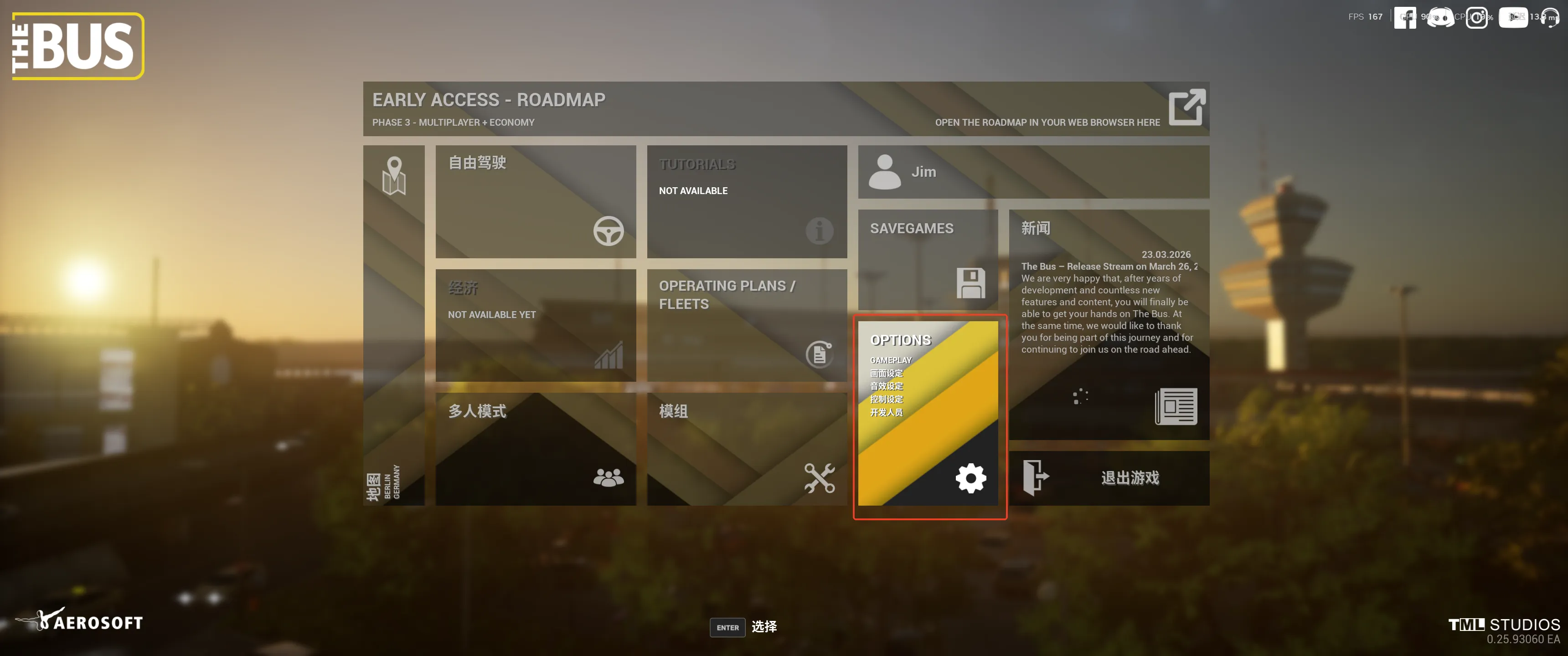
Task: Choose 退出游戏 to quit the game
Action: click(x=1109, y=478)
